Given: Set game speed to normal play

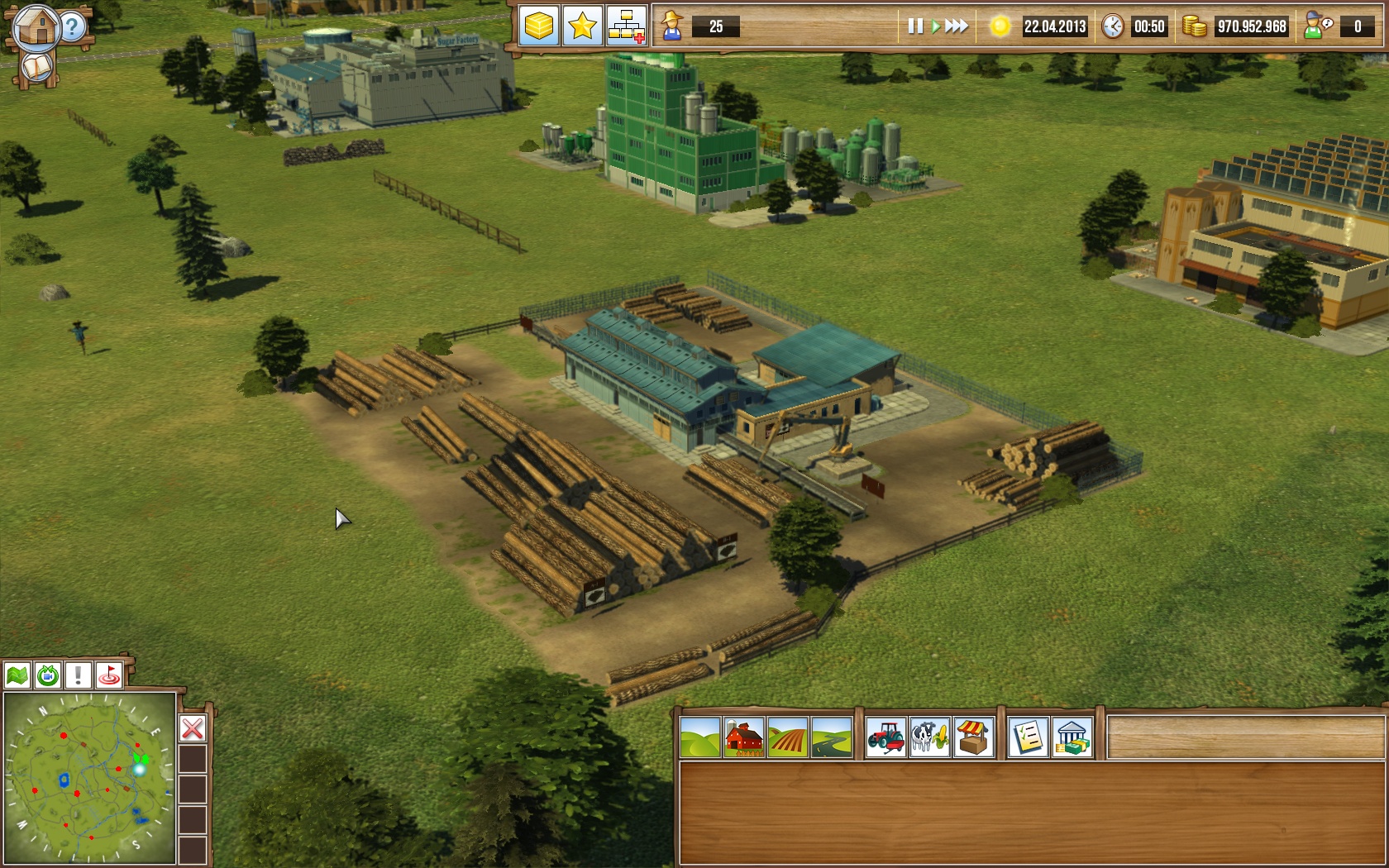Looking at the screenshot, I should [x=936, y=26].
